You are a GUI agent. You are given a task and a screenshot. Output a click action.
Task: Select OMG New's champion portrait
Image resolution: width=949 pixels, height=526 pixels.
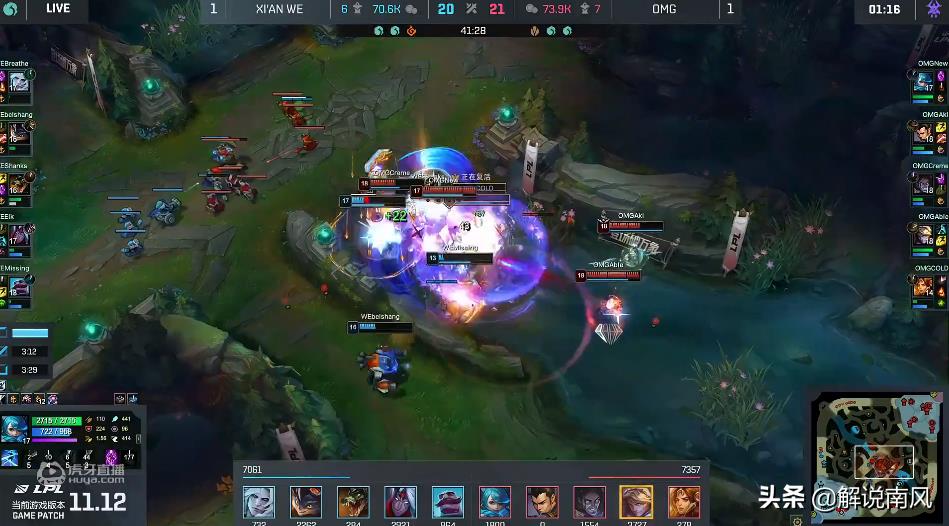click(x=926, y=82)
